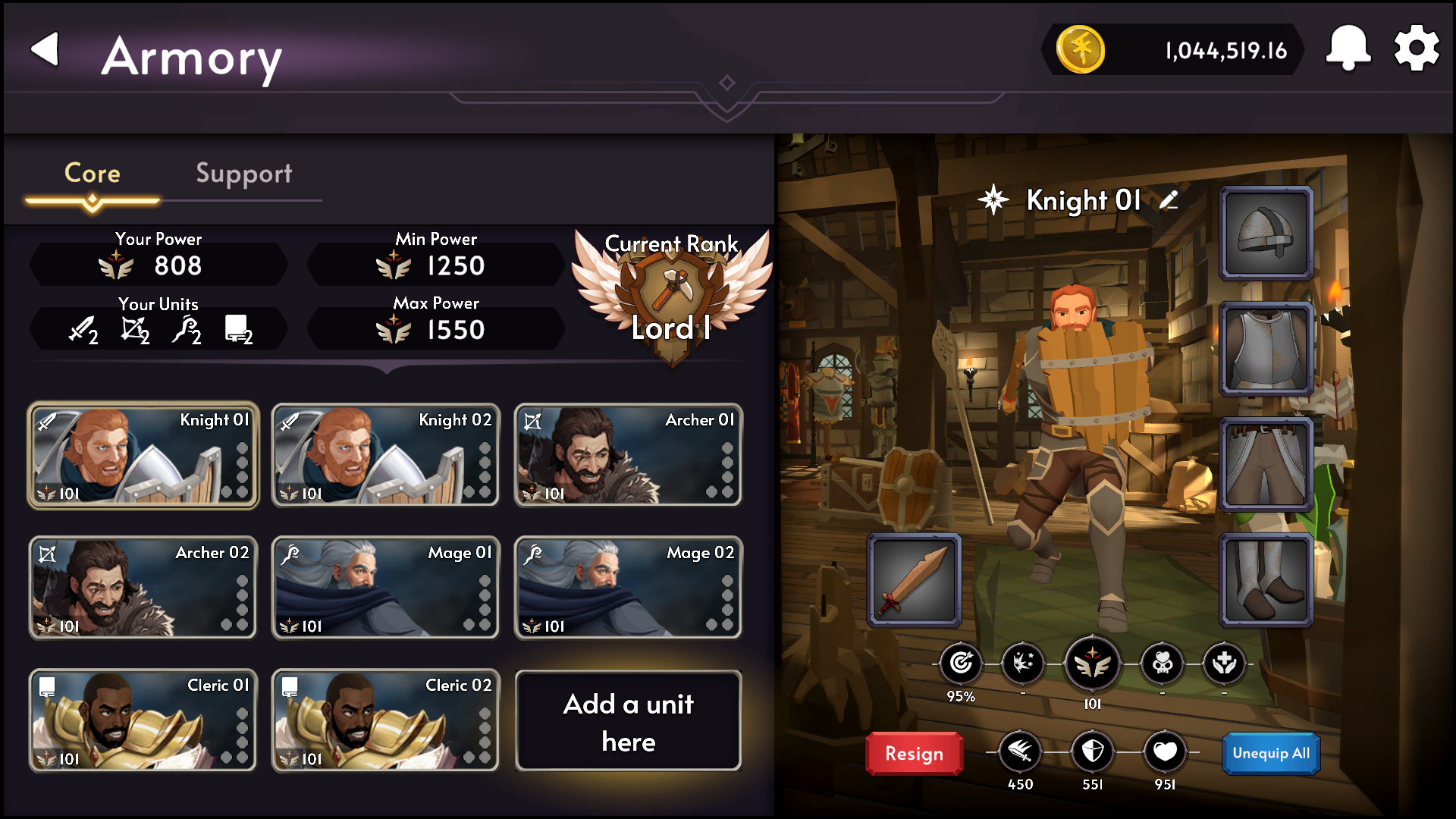Click the 'Add a unit here' slot
This screenshot has width=1456, height=819.
tap(628, 721)
